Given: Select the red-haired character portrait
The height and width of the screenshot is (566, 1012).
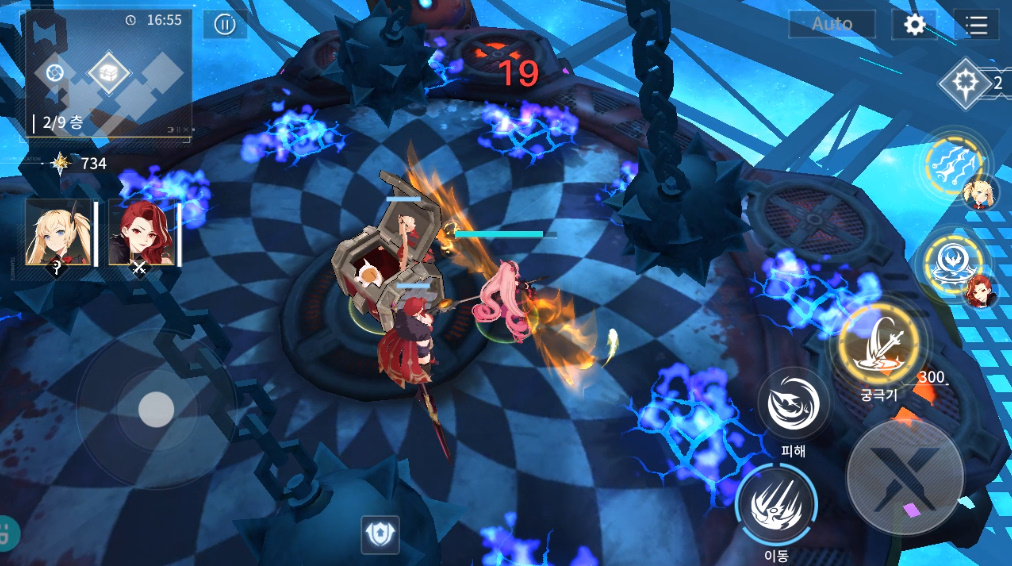Looking at the screenshot, I should pyautogui.click(x=141, y=232).
